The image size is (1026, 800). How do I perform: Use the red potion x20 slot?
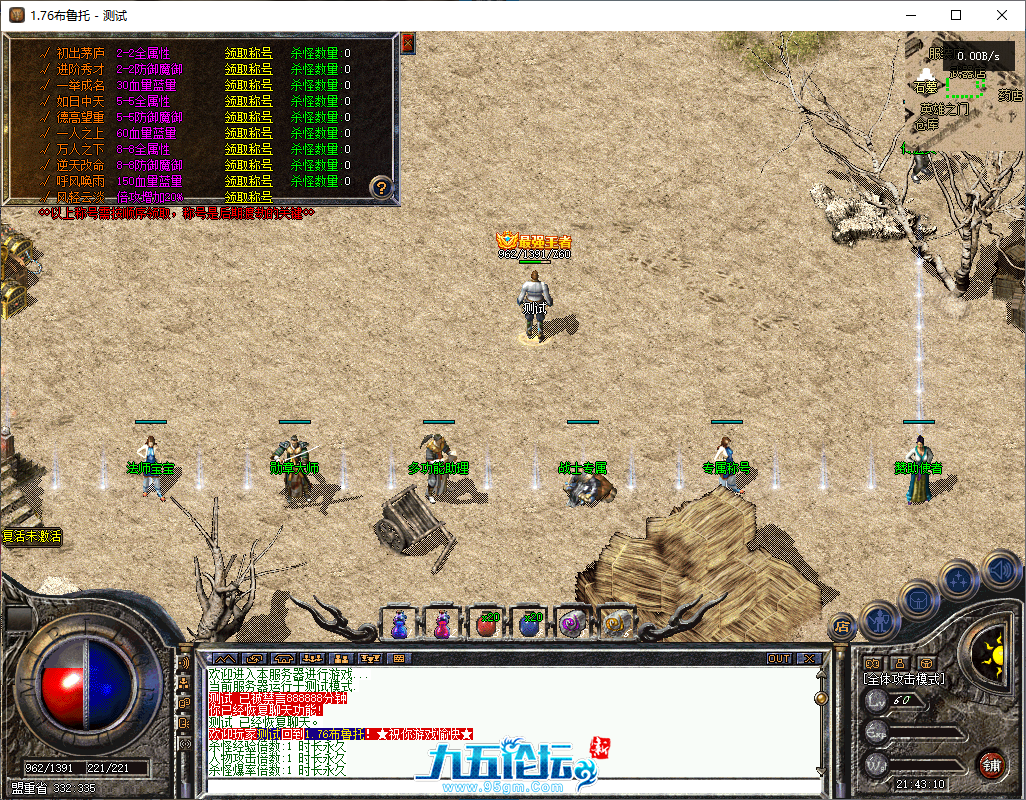[x=487, y=623]
